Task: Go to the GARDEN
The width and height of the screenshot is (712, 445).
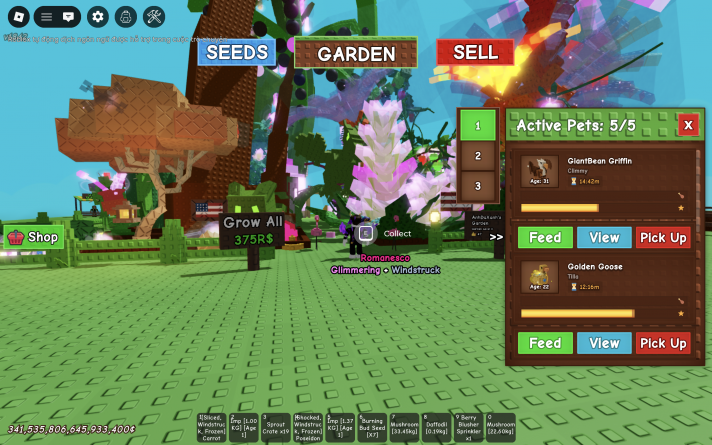Action: 356,53
